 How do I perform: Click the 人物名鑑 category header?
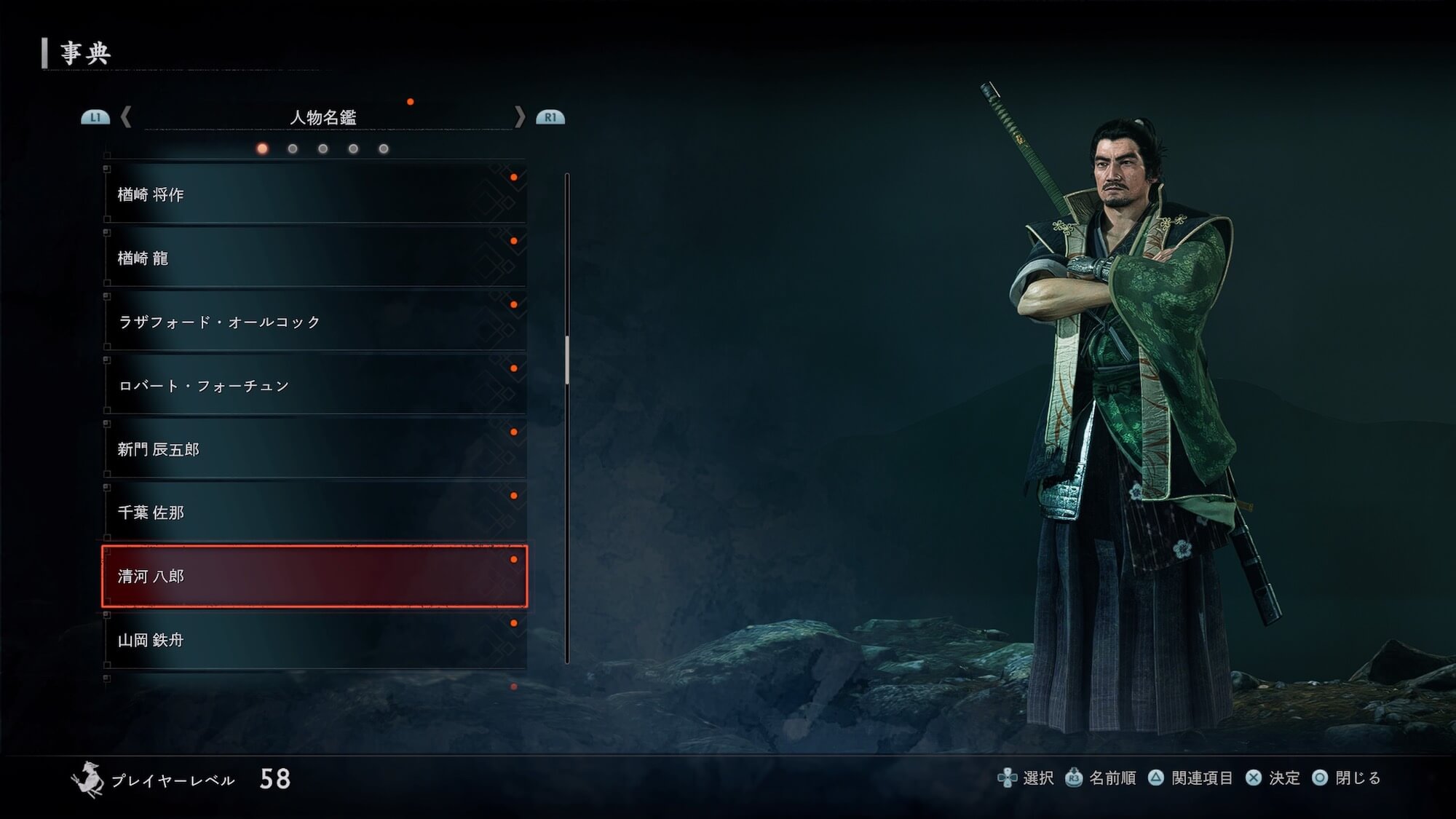[323, 117]
